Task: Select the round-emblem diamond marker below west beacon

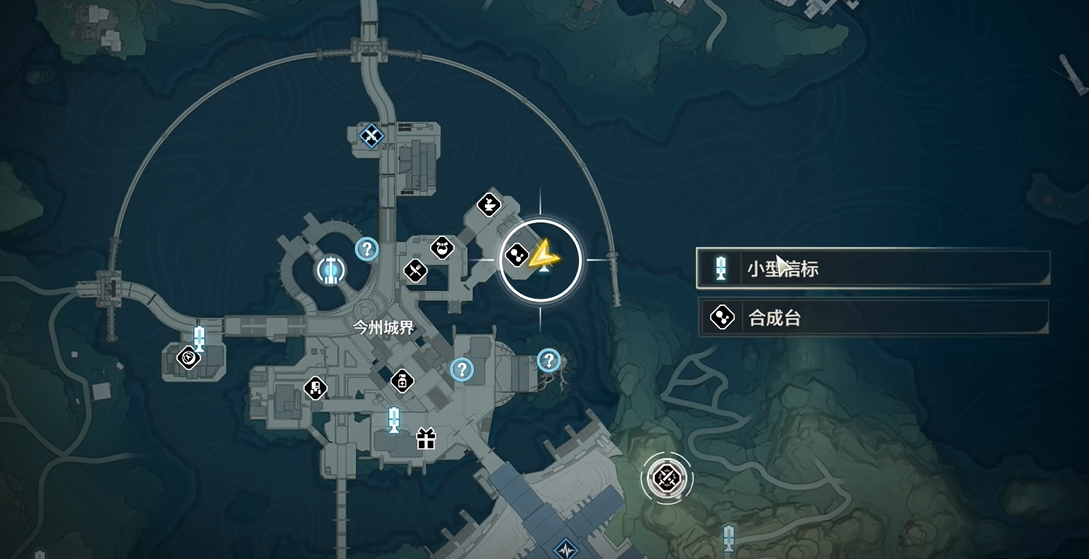Action: point(187,356)
